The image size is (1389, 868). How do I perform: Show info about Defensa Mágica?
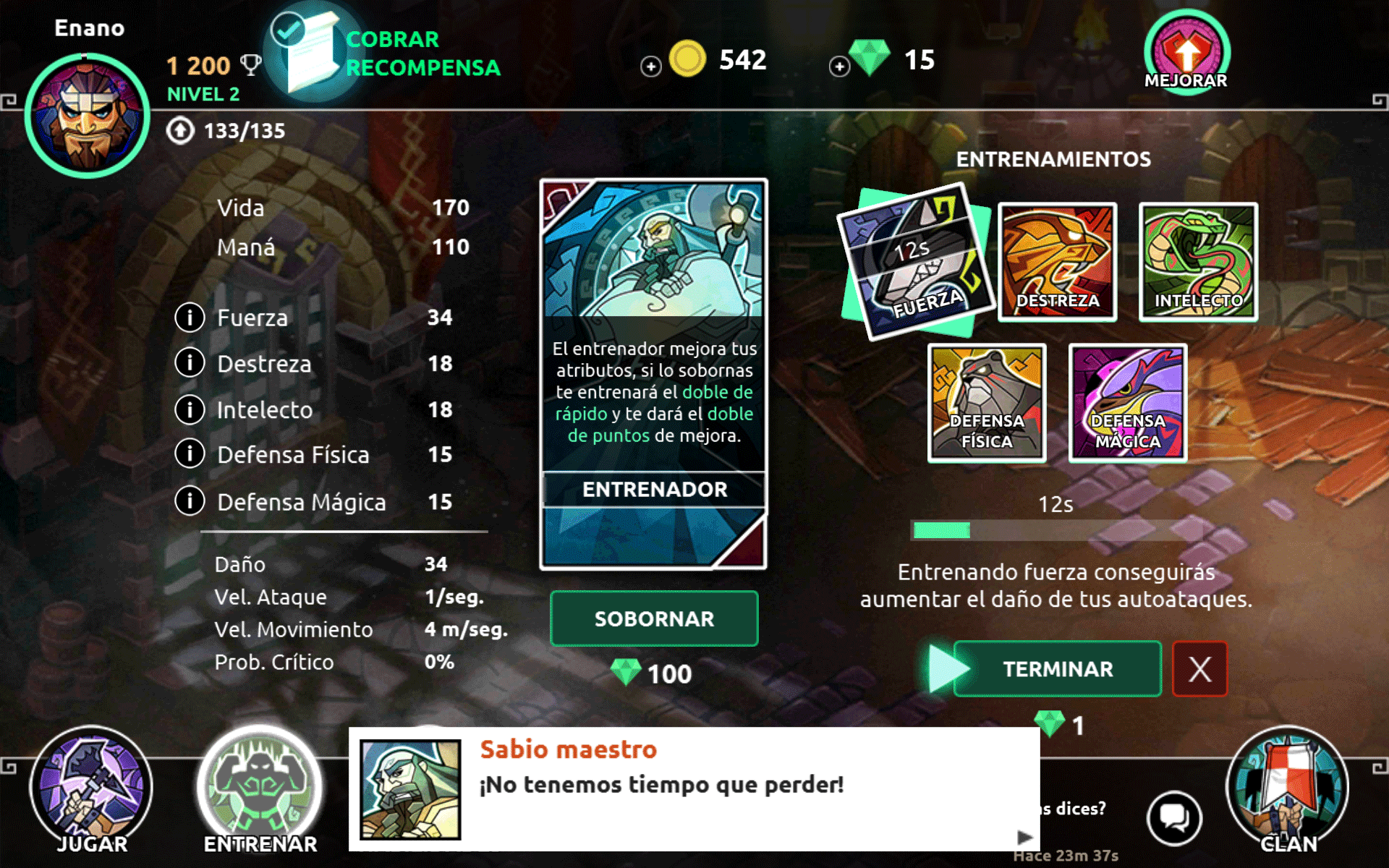tap(190, 501)
